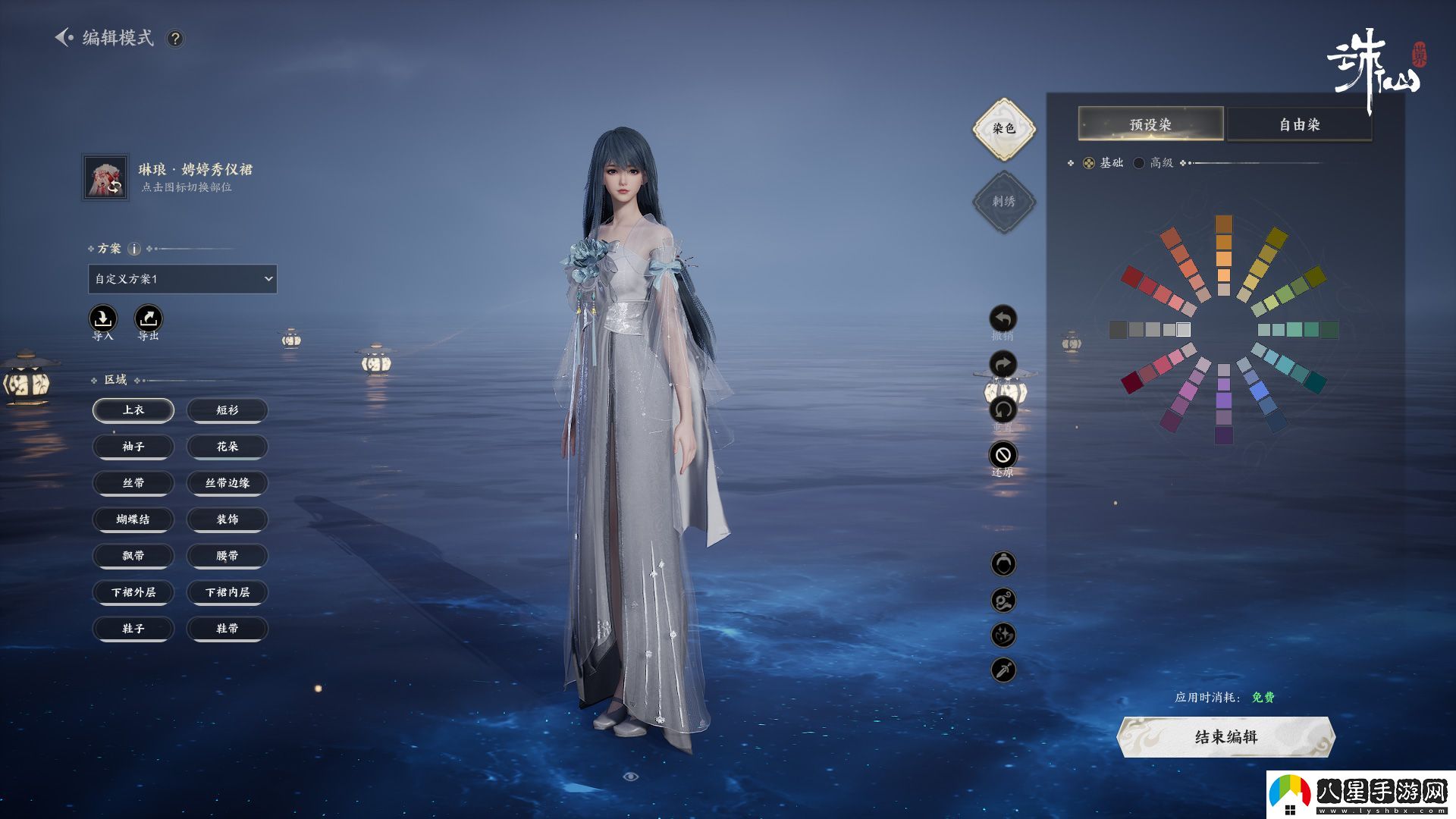
Task: Import a dye scheme with 导入
Action: click(x=103, y=318)
